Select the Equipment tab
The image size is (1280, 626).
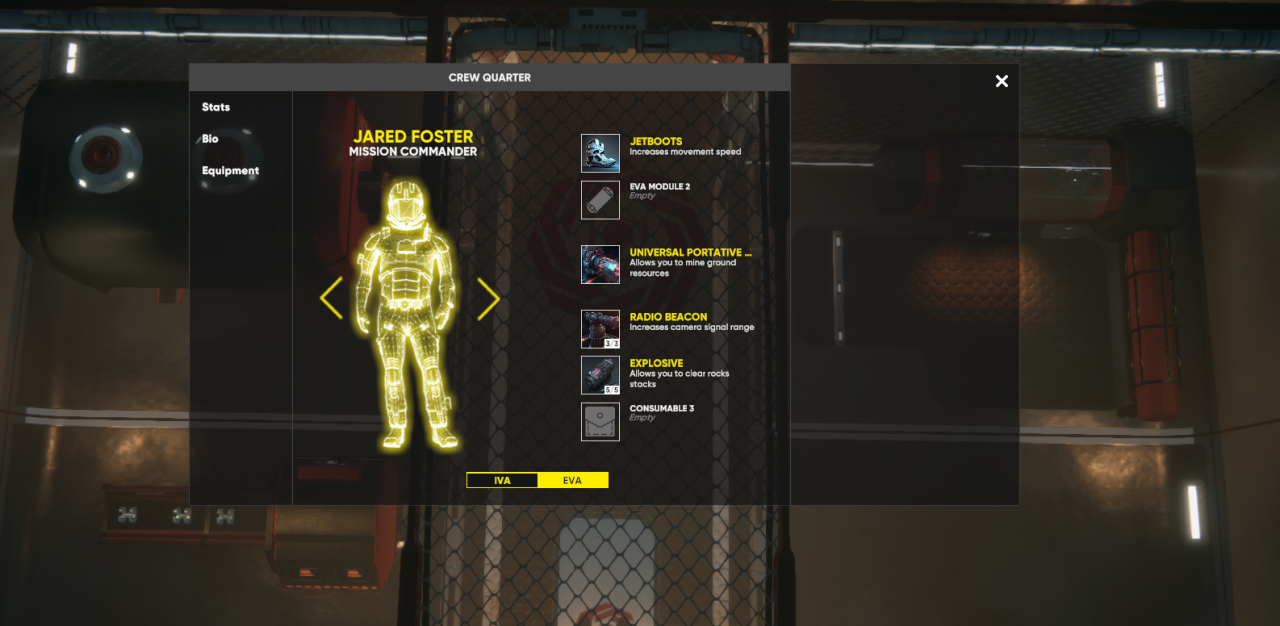(230, 171)
